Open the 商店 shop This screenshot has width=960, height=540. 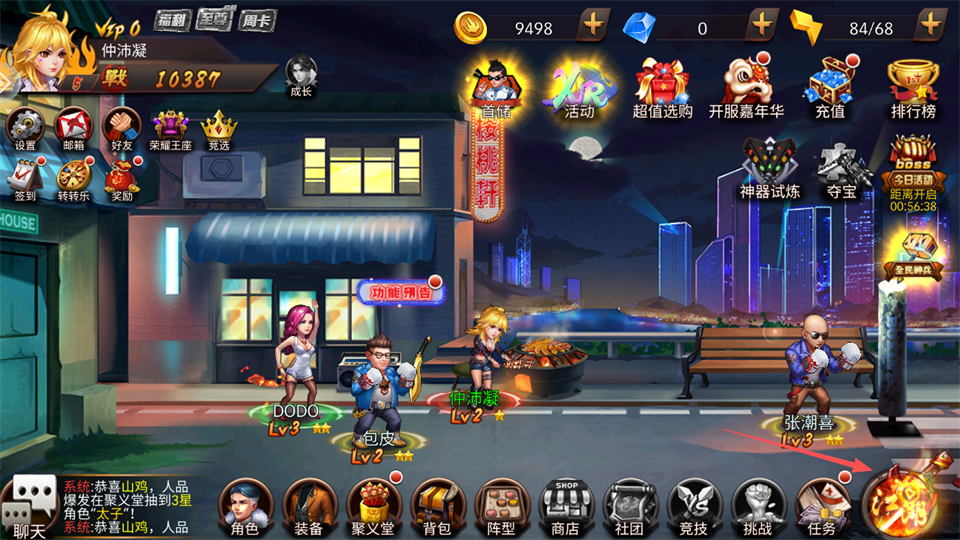point(564,505)
